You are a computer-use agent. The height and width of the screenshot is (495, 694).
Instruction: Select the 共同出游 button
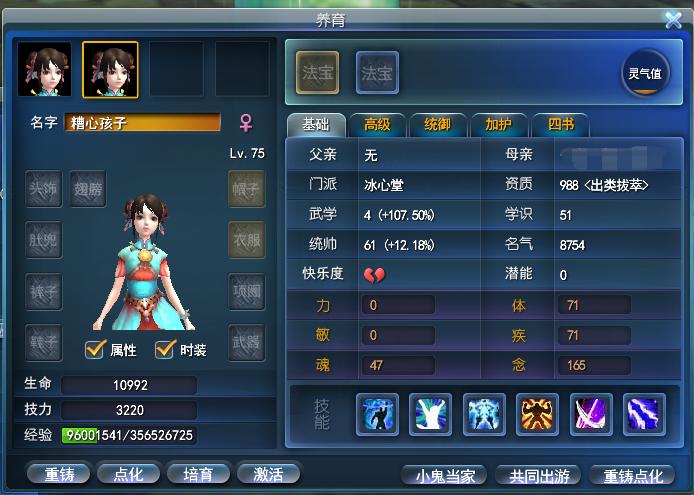click(539, 475)
